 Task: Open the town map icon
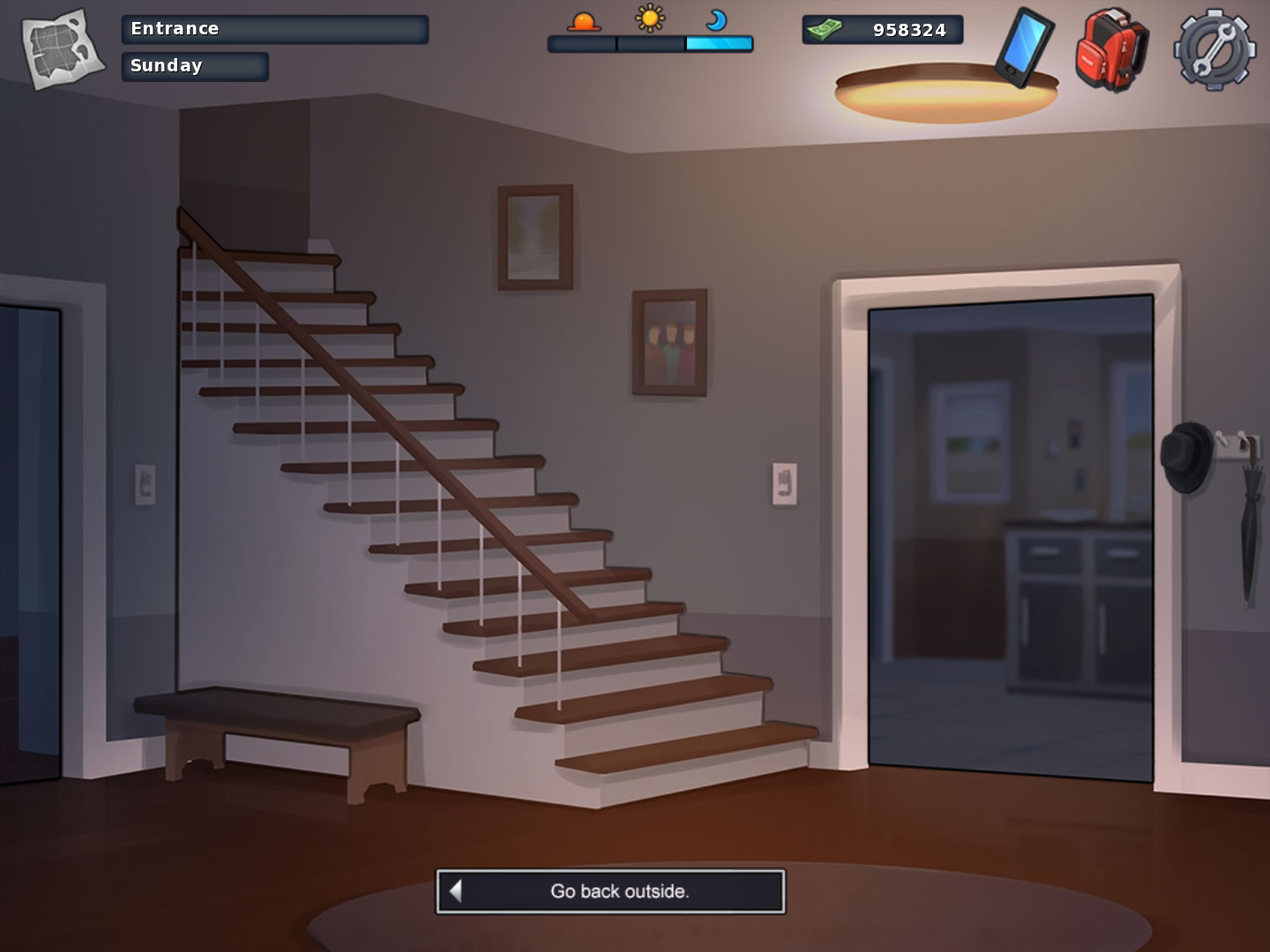62,48
